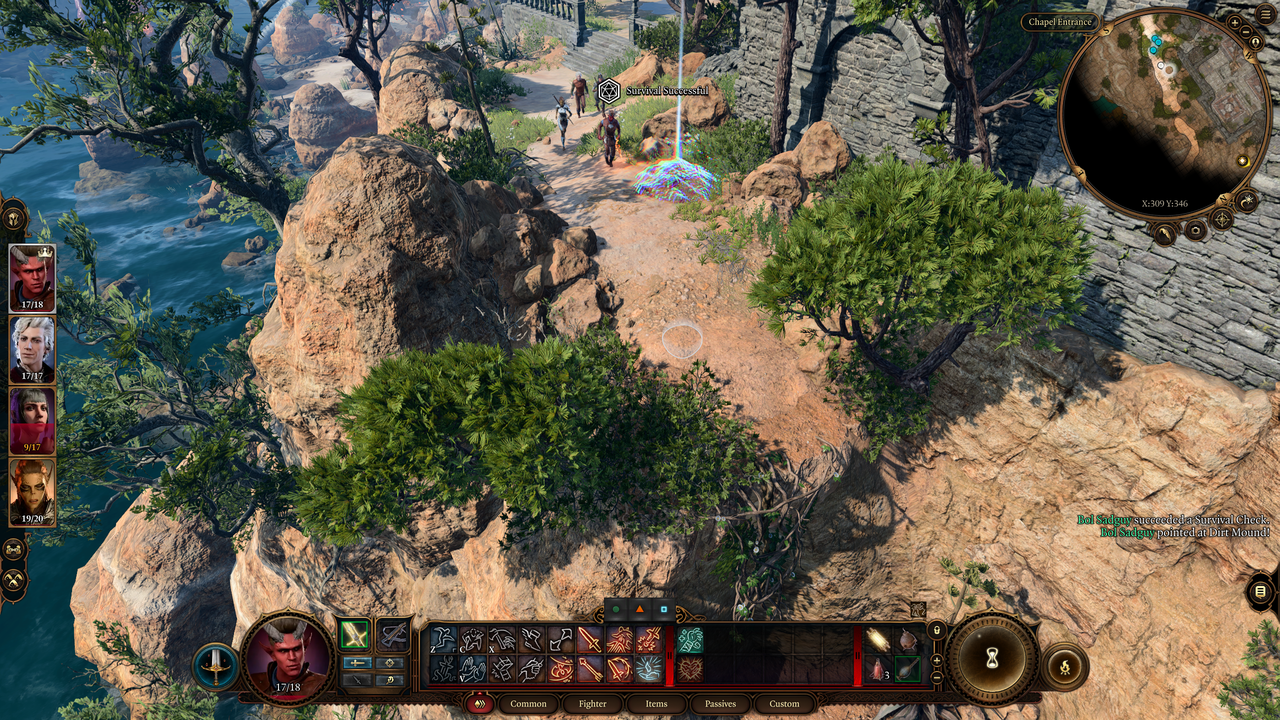The image size is (1280, 720).
Task: Switch to the Common hotbar tab
Action: [528, 703]
